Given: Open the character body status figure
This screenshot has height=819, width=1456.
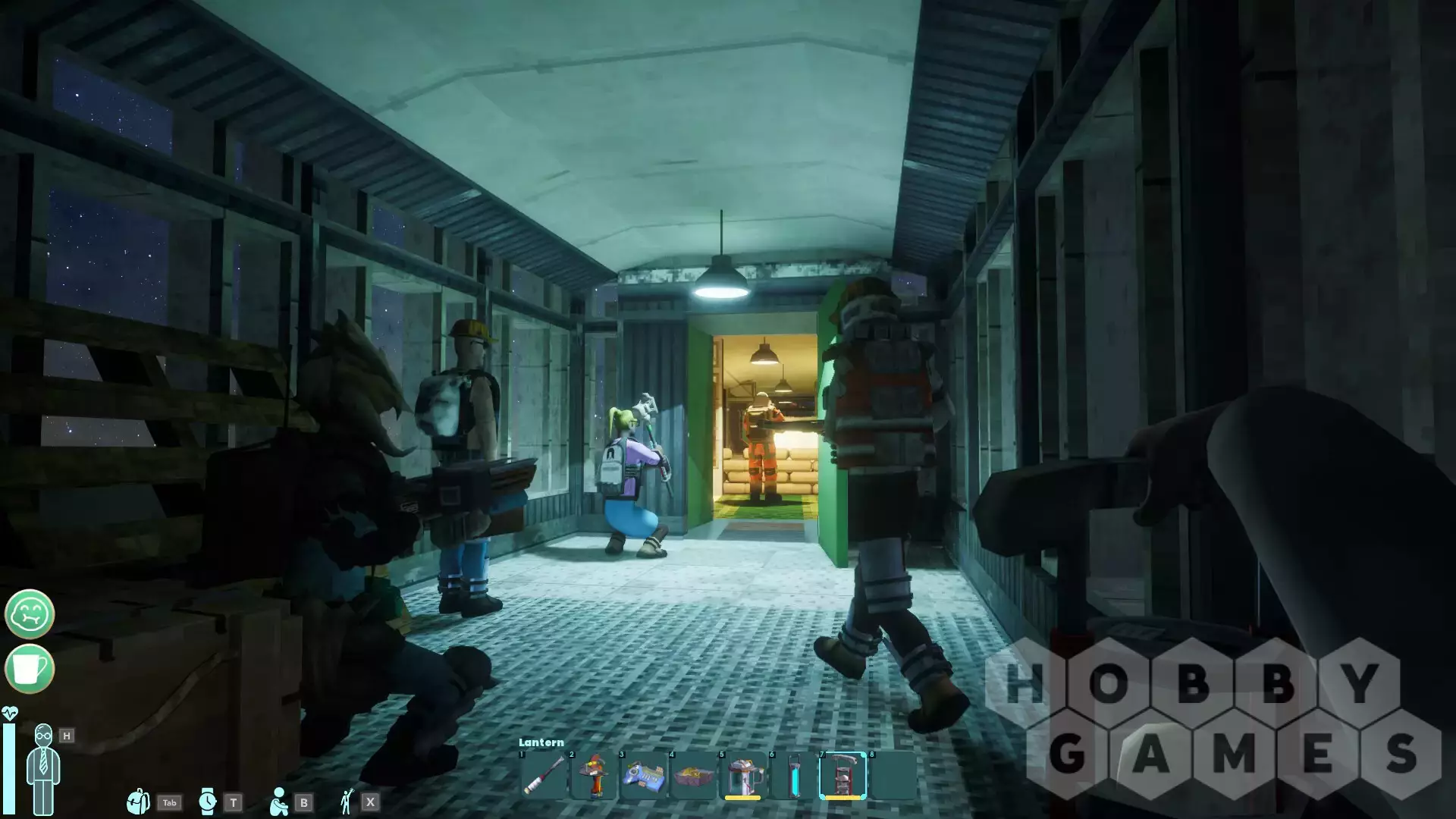Looking at the screenshot, I should (42, 768).
